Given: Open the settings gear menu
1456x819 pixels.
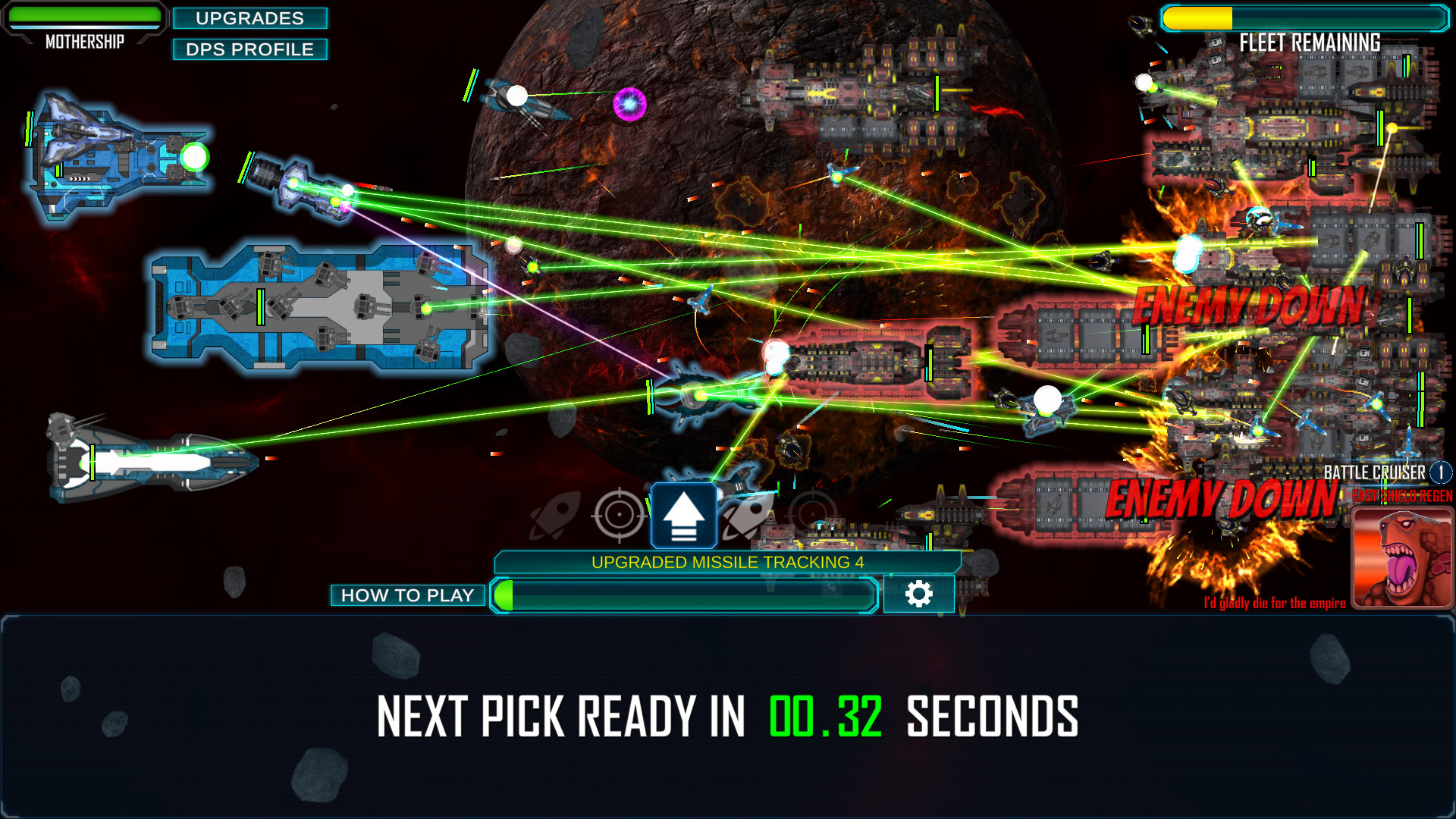Looking at the screenshot, I should [920, 595].
